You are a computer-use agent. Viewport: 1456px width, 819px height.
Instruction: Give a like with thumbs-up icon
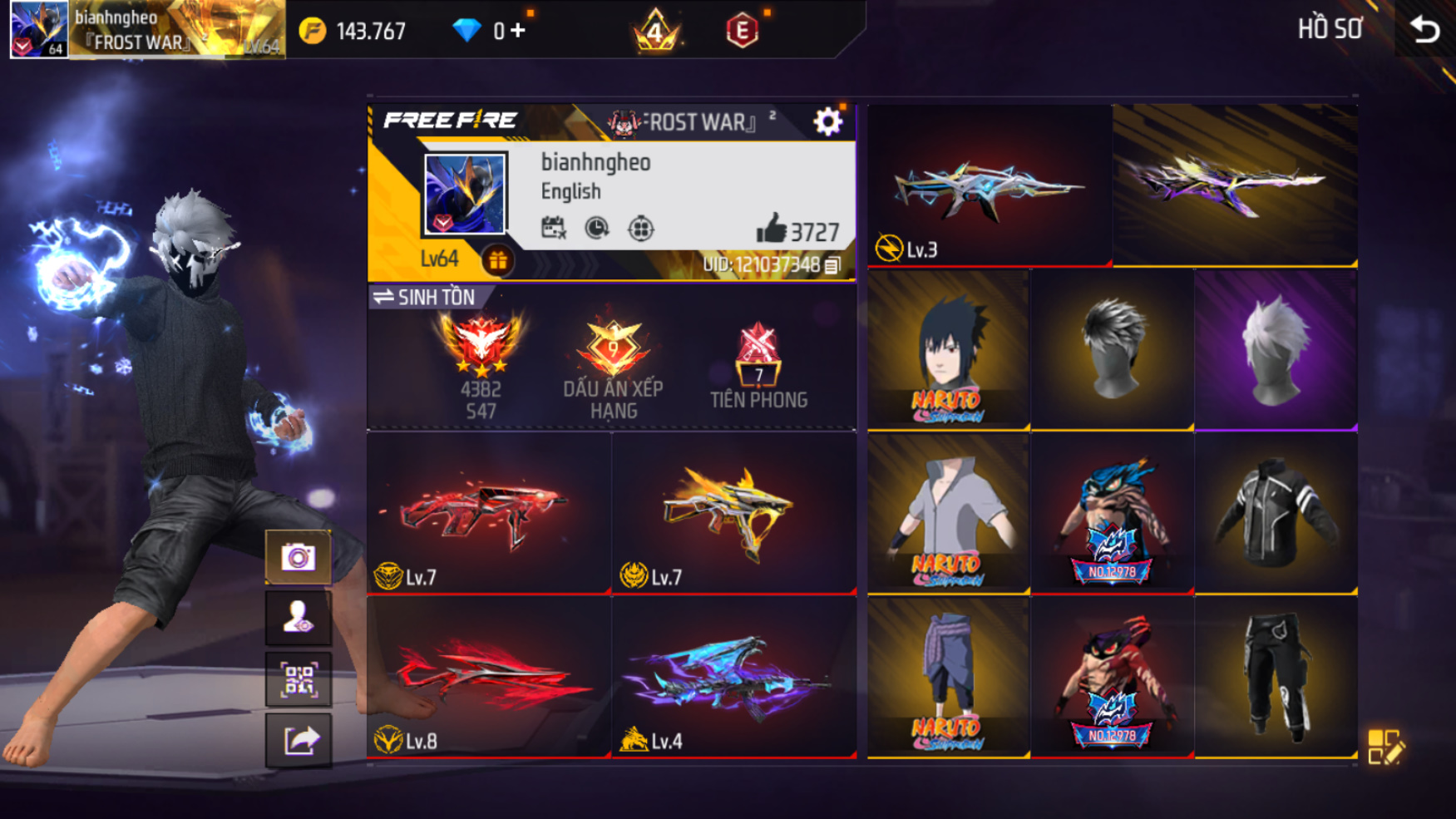click(771, 229)
